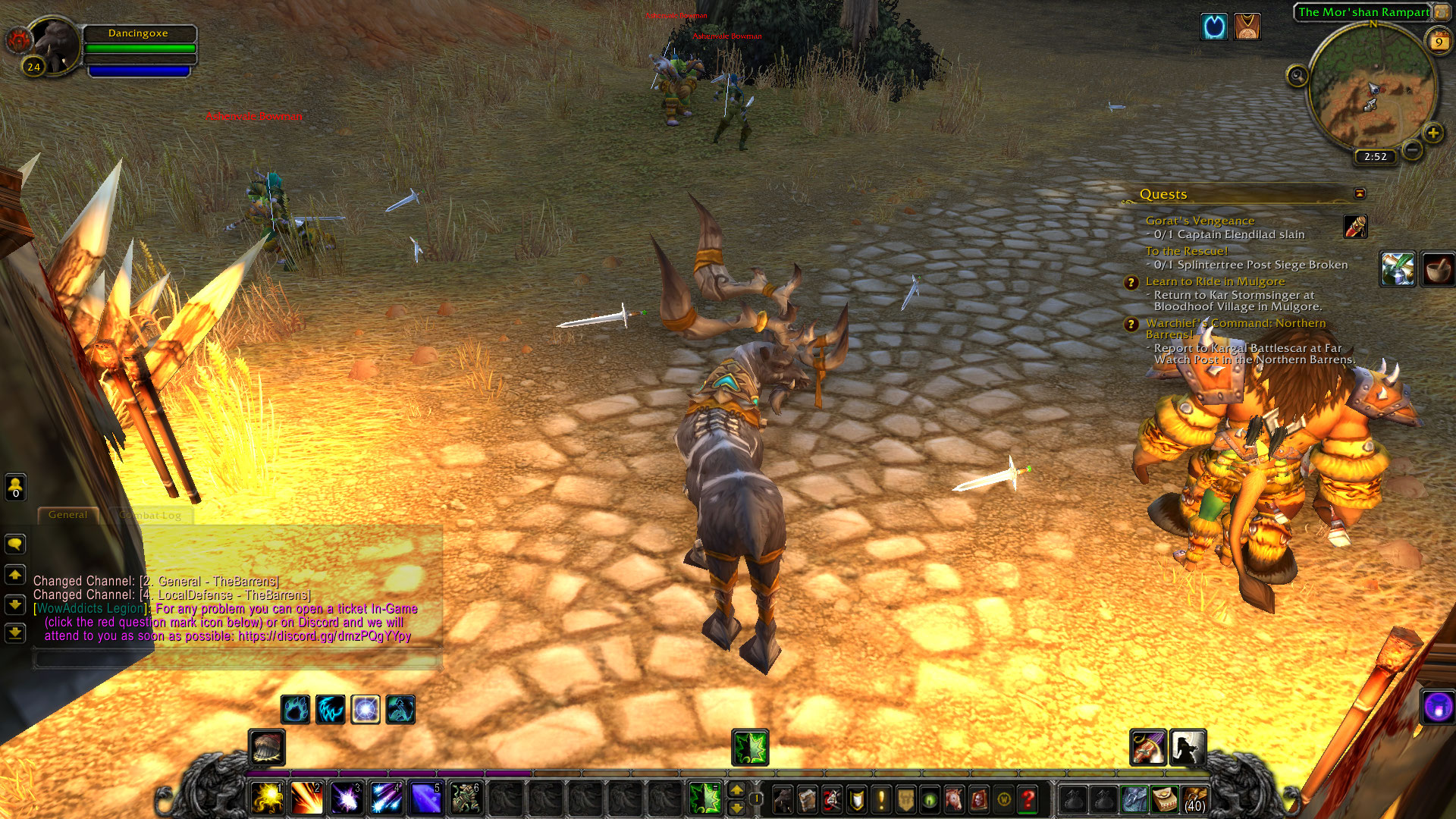Image resolution: width=1456 pixels, height=819 pixels.
Task: Click the minimap tracking magnifier button
Action: pos(1297,76)
